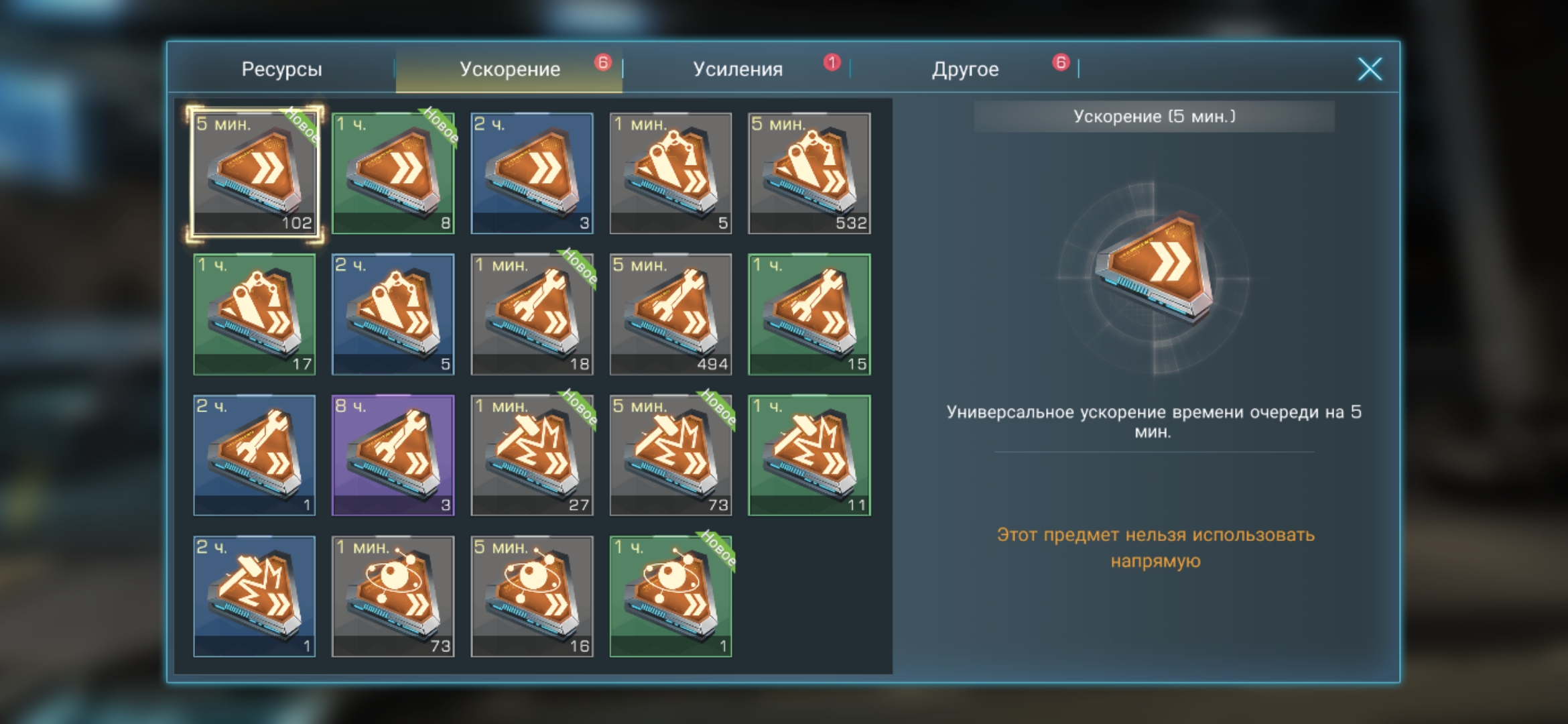Select the green 1 ч. training speedup, count 11
The height and width of the screenshot is (724, 1568).
click(x=809, y=455)
